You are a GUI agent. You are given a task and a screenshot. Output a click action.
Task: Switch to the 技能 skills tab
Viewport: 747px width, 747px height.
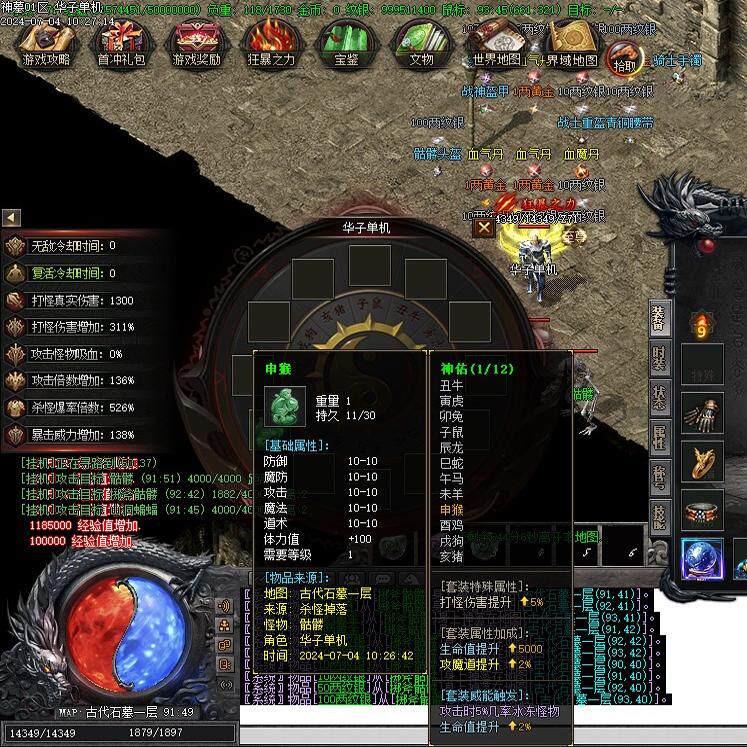pyautogui.click(x=659, y=513)
